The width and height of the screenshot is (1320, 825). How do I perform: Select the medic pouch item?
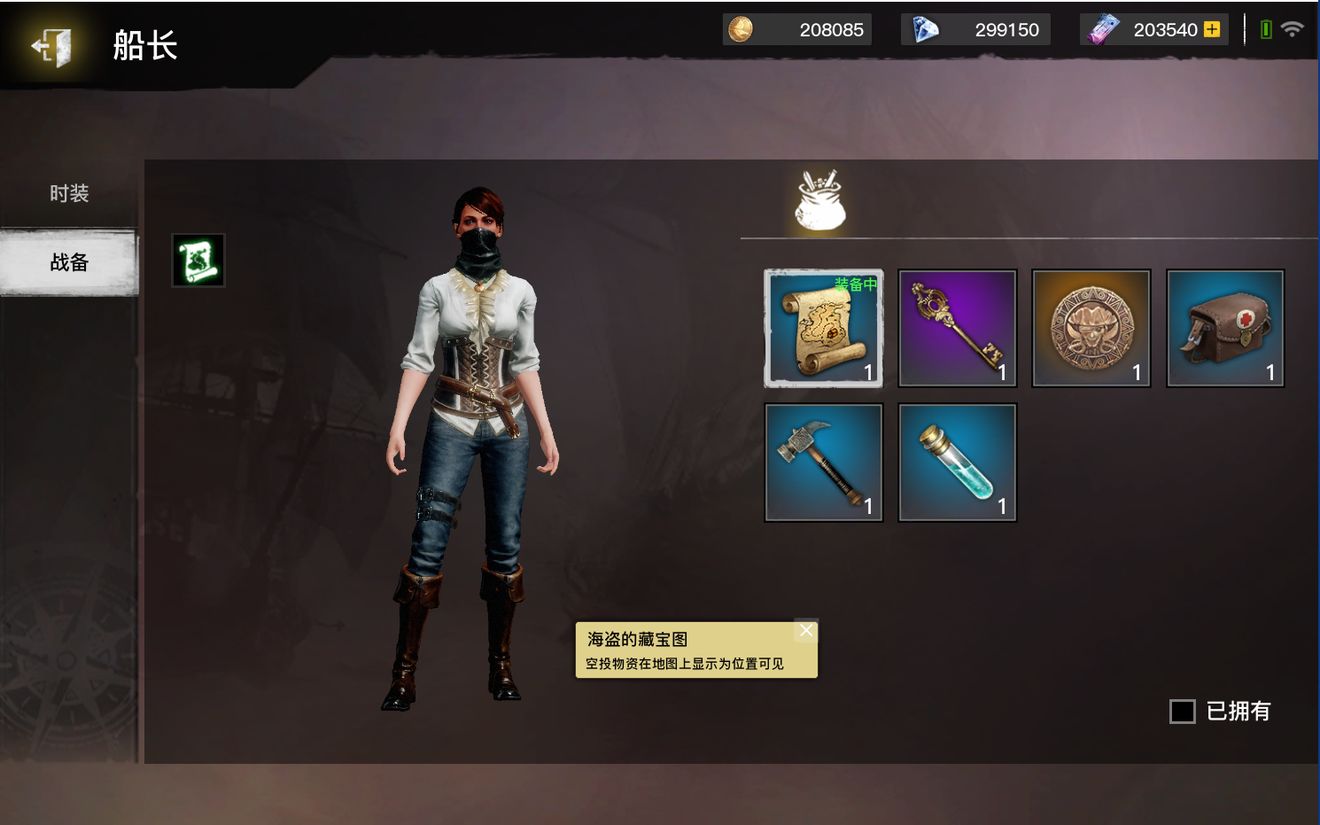point(1225,328)
